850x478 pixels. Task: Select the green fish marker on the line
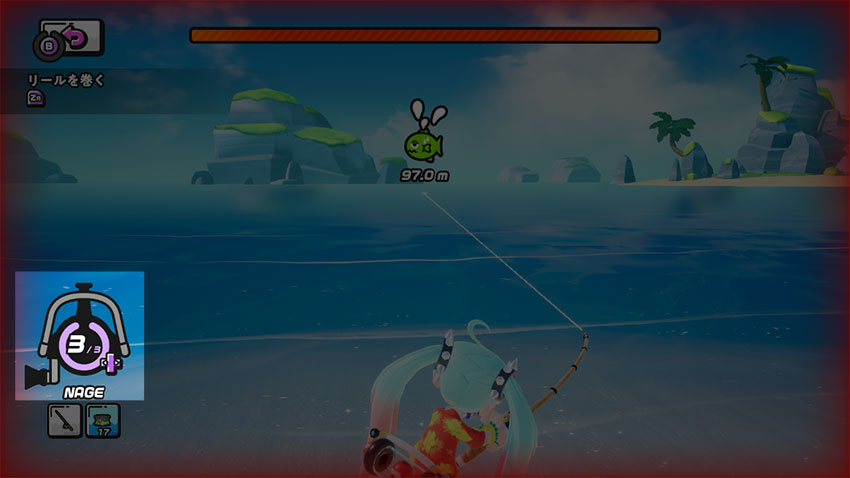coord(424,145)
